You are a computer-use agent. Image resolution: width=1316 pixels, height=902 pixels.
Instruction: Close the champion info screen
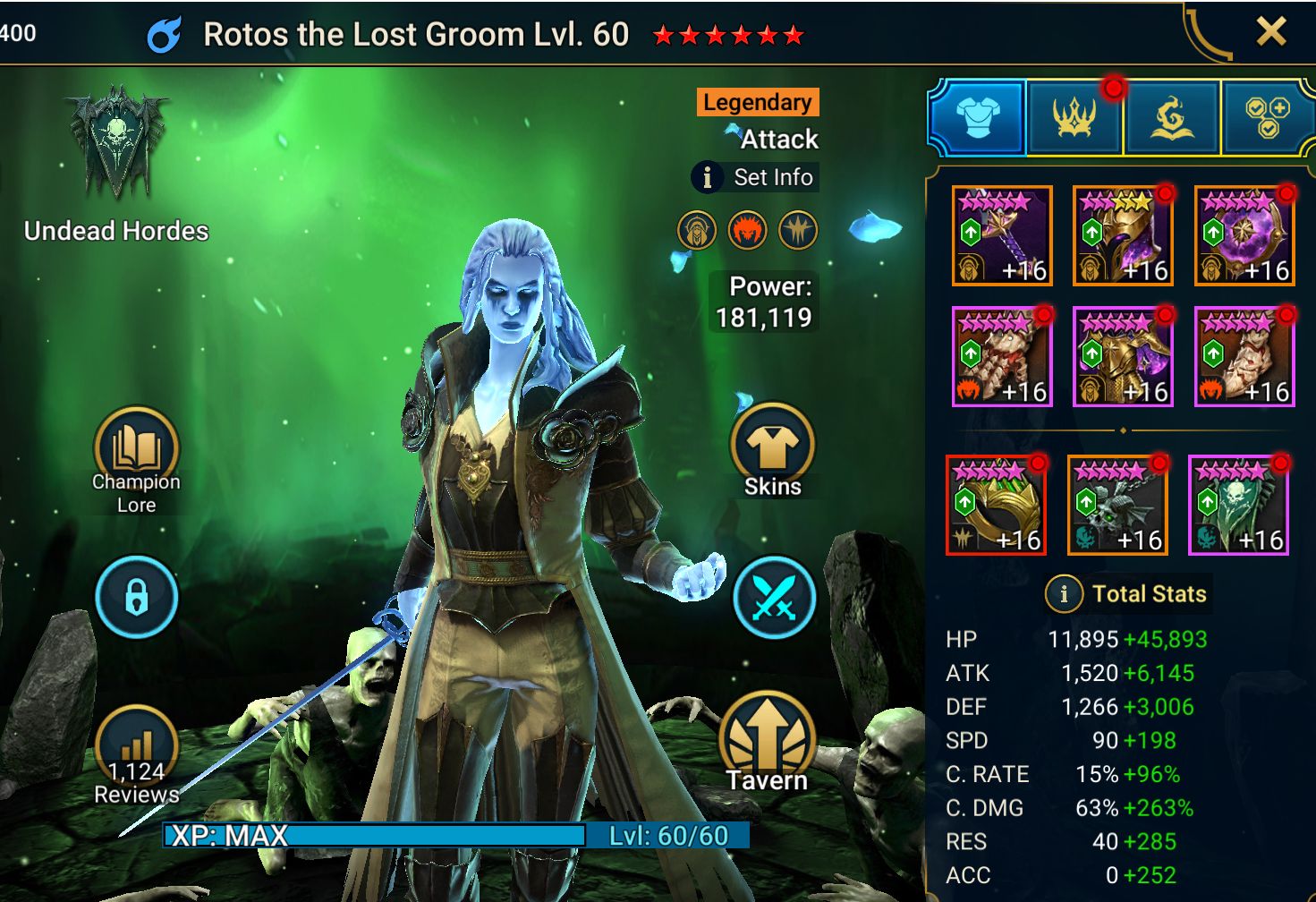1270,33
